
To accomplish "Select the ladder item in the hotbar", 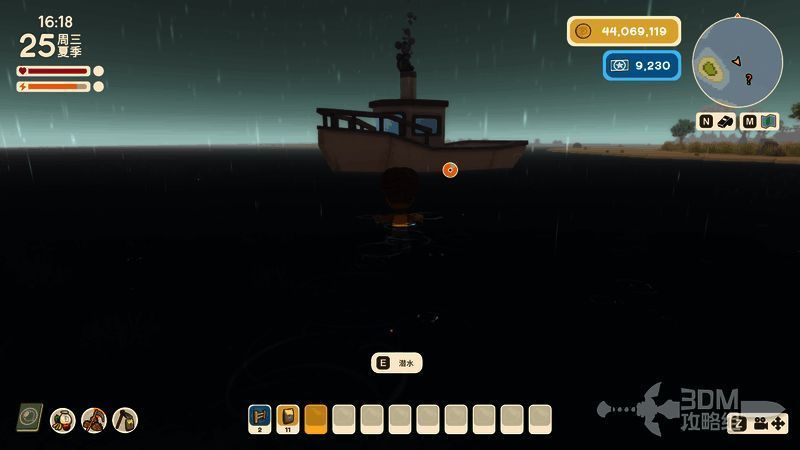I will [260, 415].
